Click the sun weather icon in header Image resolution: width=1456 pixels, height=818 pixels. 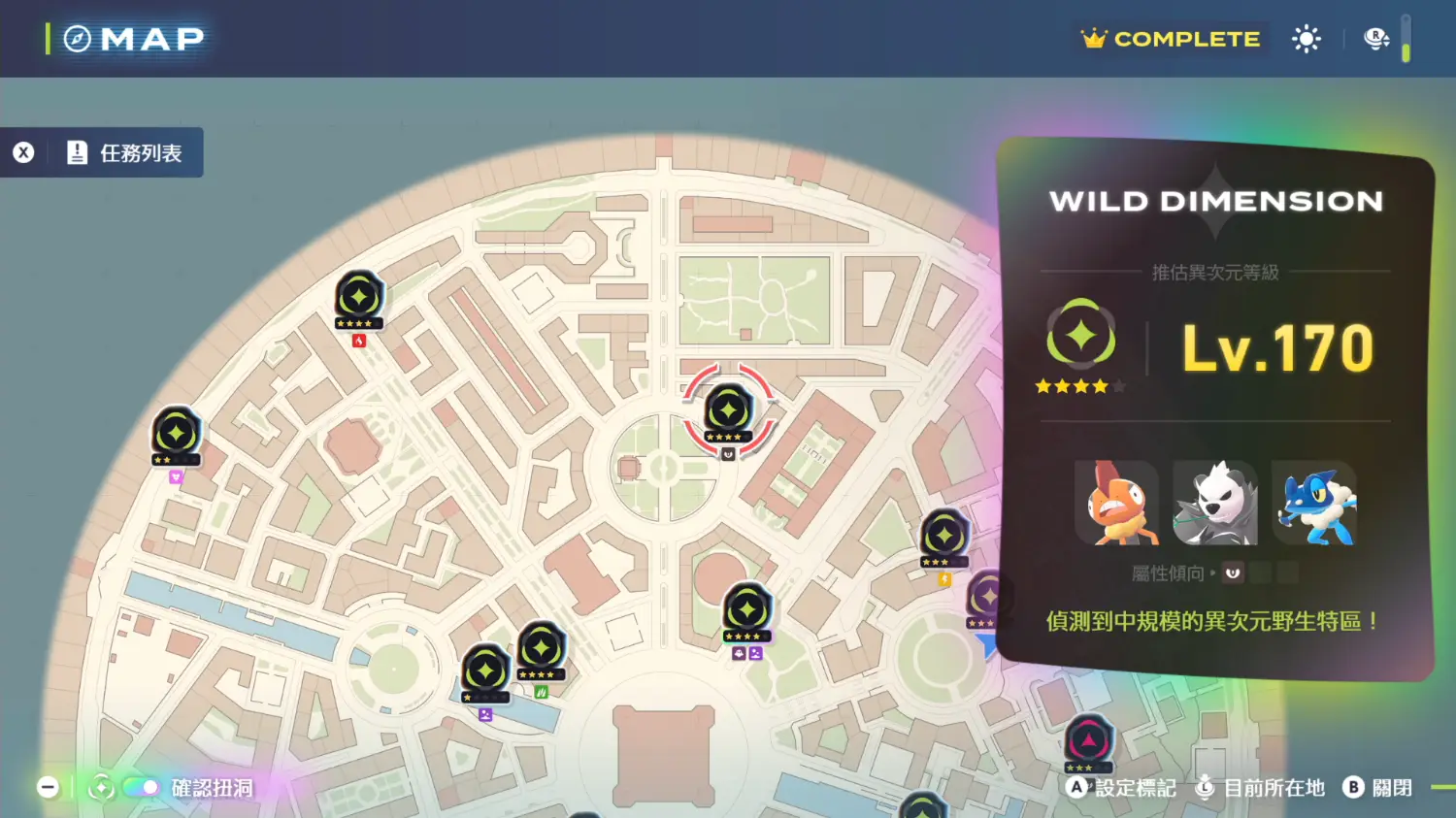(1307, 39)
